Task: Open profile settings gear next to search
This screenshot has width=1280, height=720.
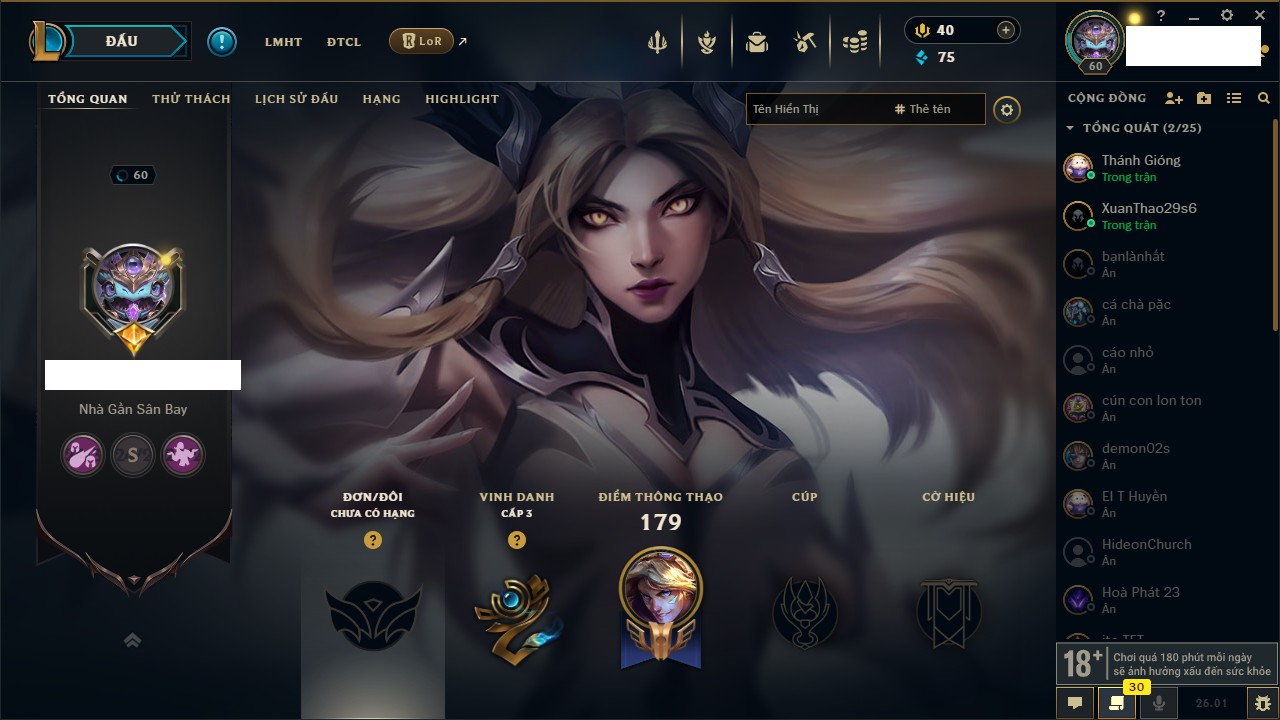Action: 1007,110
